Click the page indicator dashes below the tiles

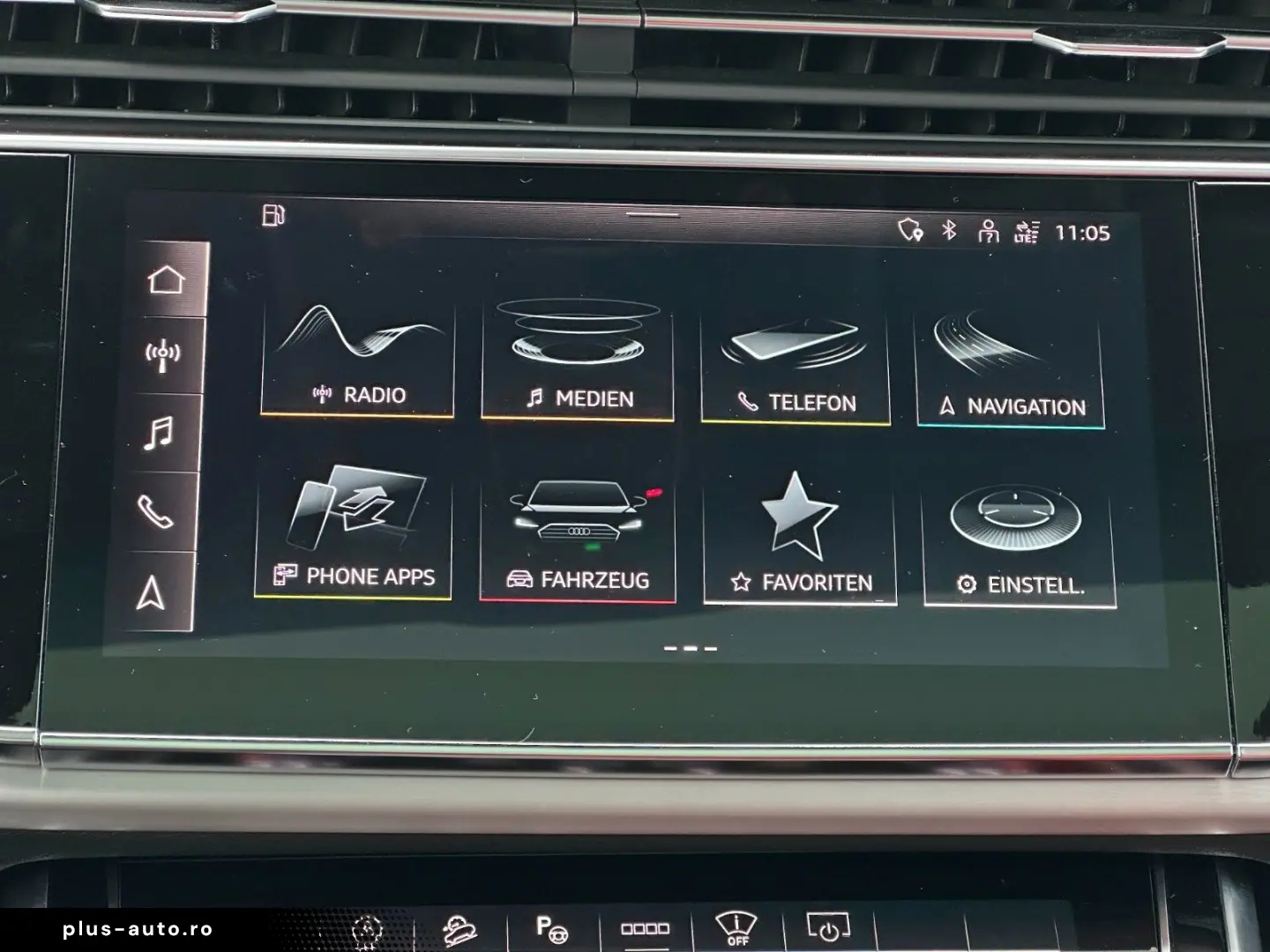(x=690, y=649)
